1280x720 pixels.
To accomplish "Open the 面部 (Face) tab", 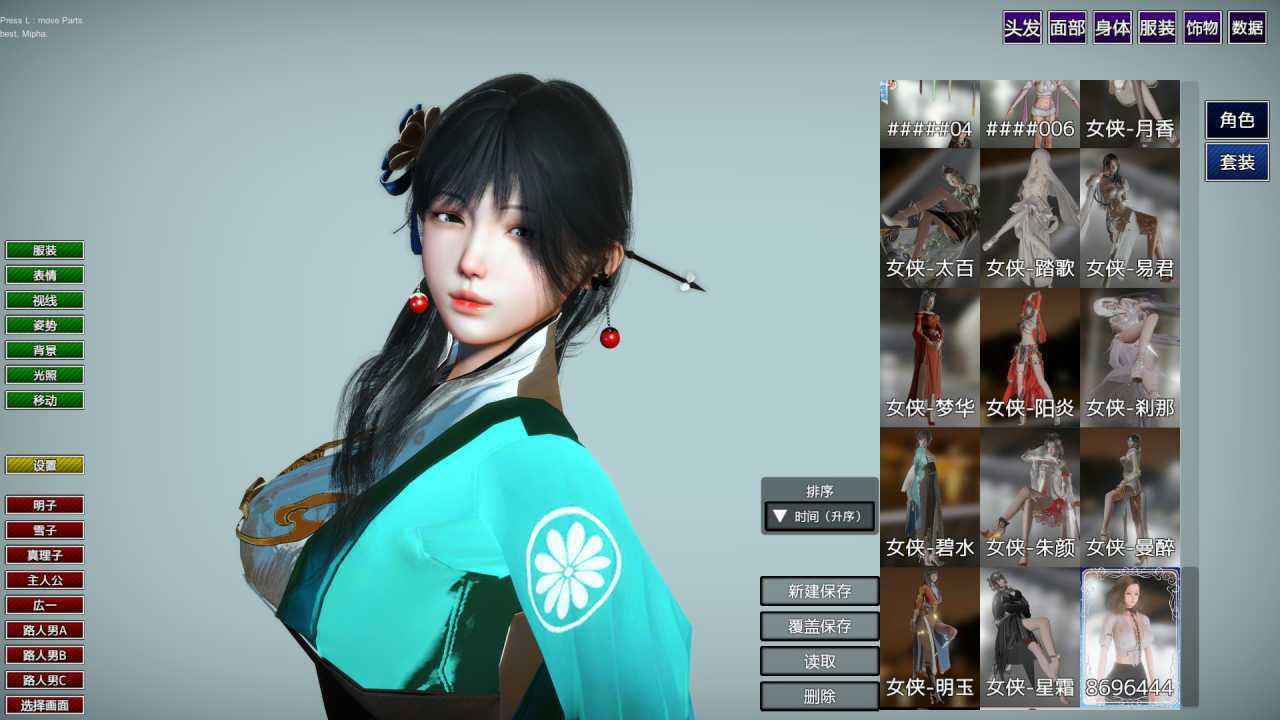I will (1066, 29).
